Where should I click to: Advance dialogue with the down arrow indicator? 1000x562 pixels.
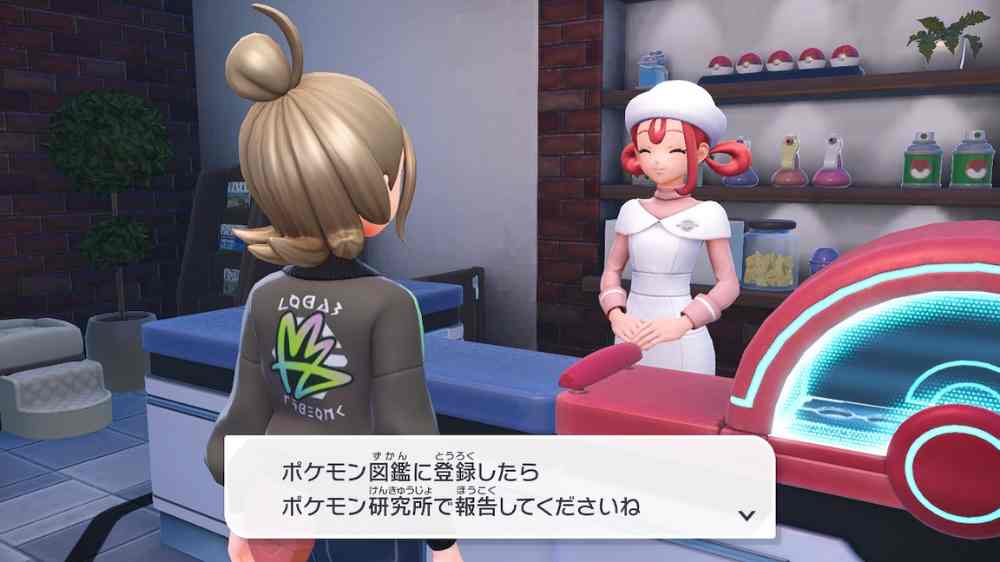click(x=745, y=515)
